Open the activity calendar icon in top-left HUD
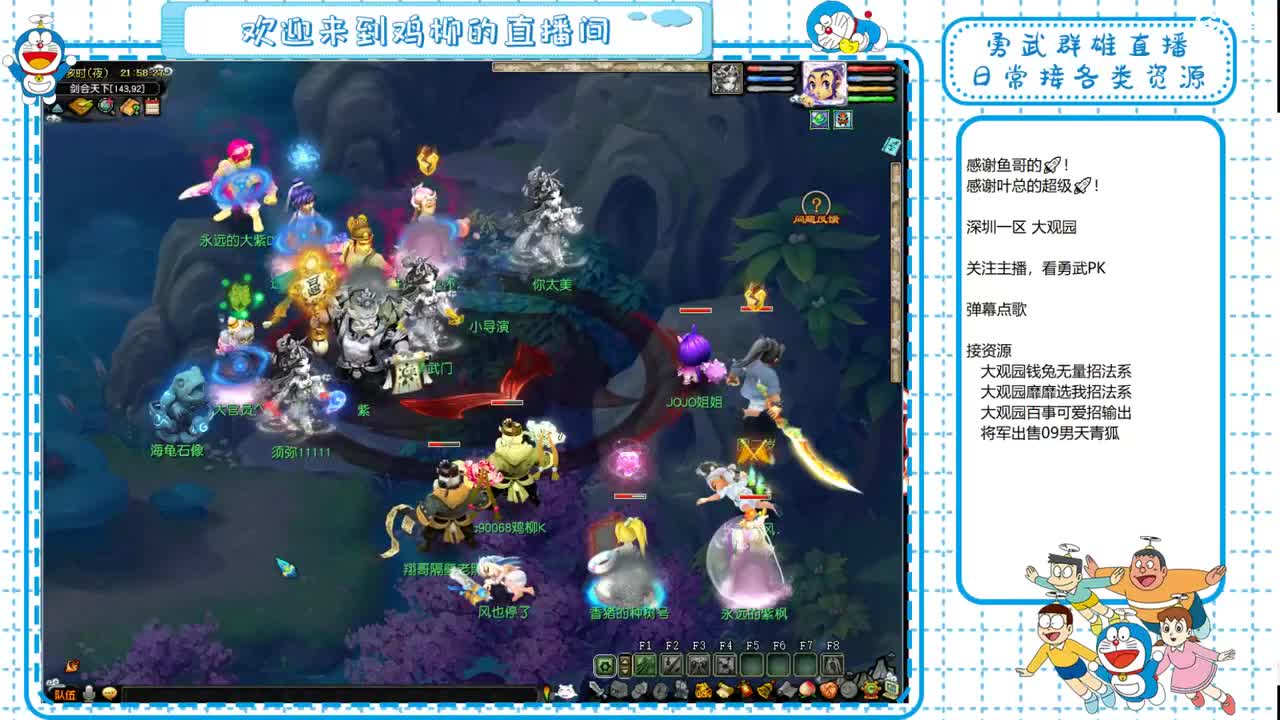Screen dimensions: 1280x720 tap(153, 106)
